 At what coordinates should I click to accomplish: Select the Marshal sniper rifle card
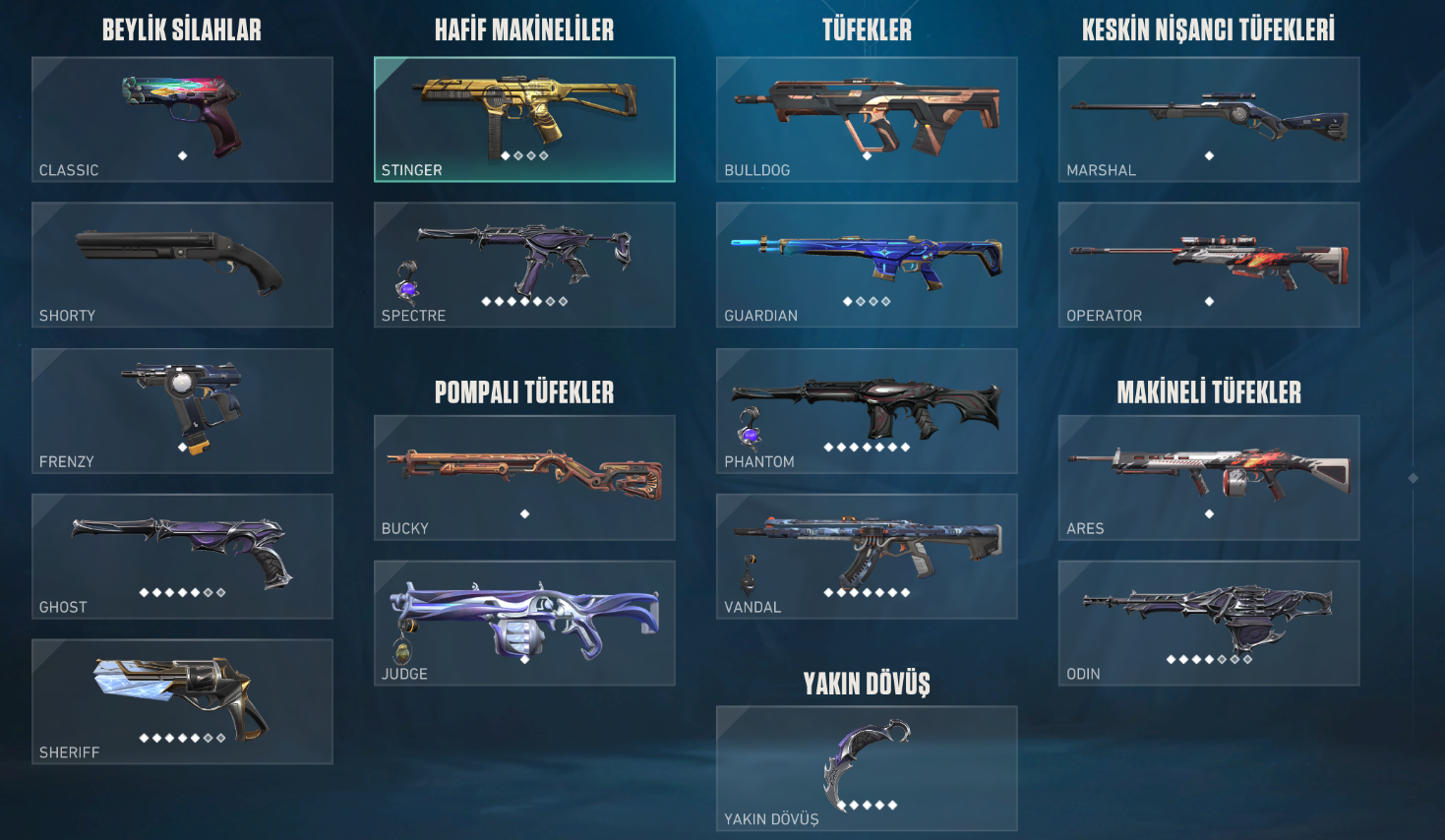pyautogui.click(x=1208, y=118)
